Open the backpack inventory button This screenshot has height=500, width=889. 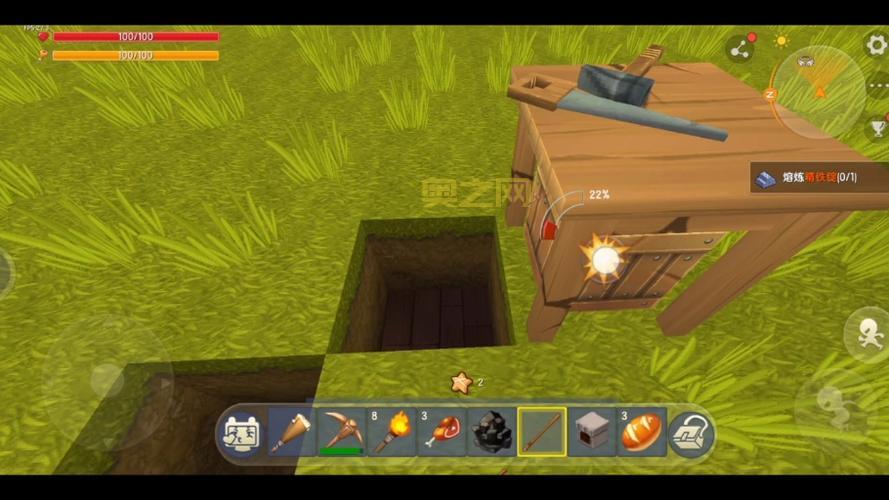(691, 432)
